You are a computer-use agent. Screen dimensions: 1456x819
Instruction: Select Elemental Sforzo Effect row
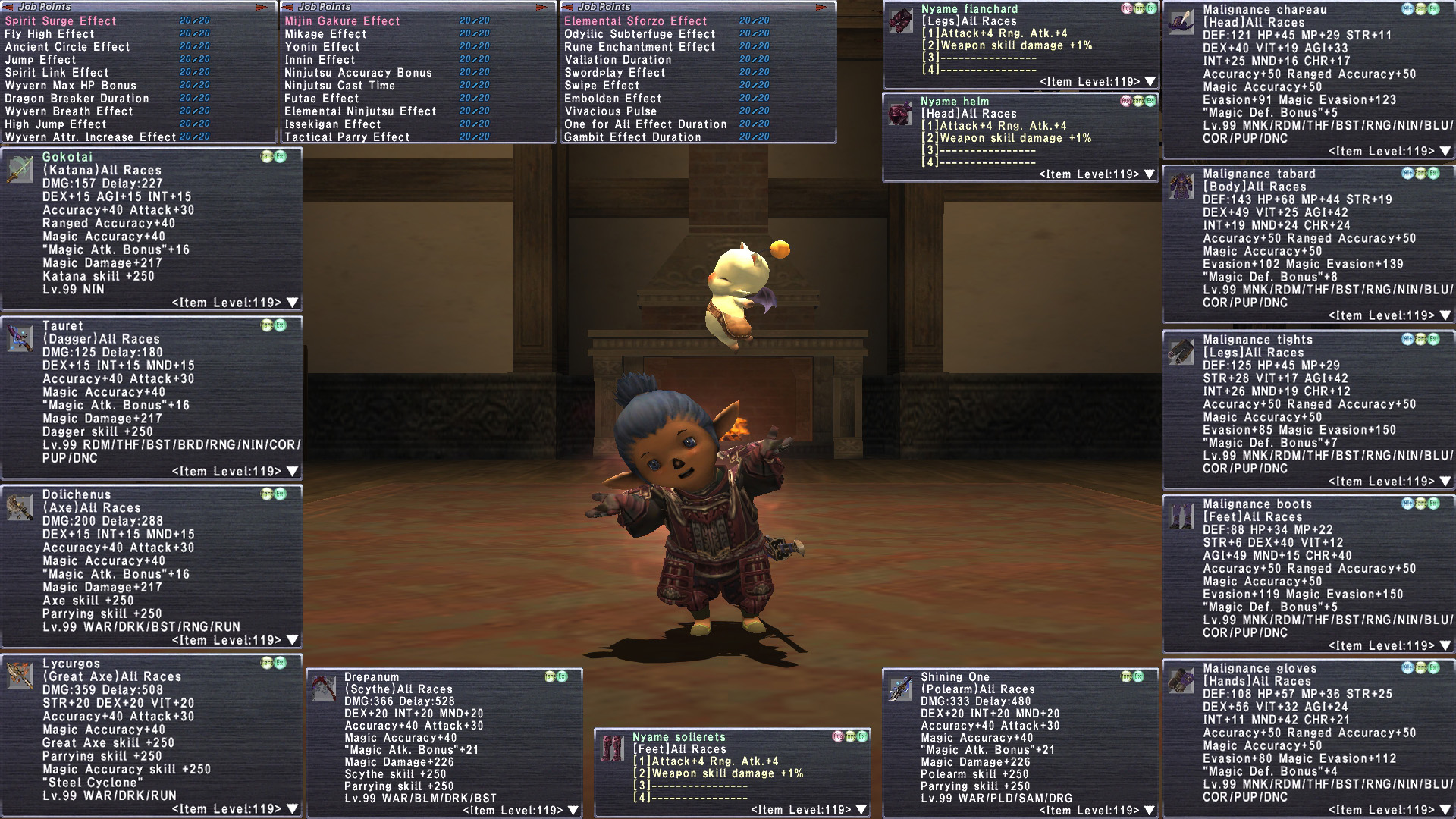coord(635,21)
